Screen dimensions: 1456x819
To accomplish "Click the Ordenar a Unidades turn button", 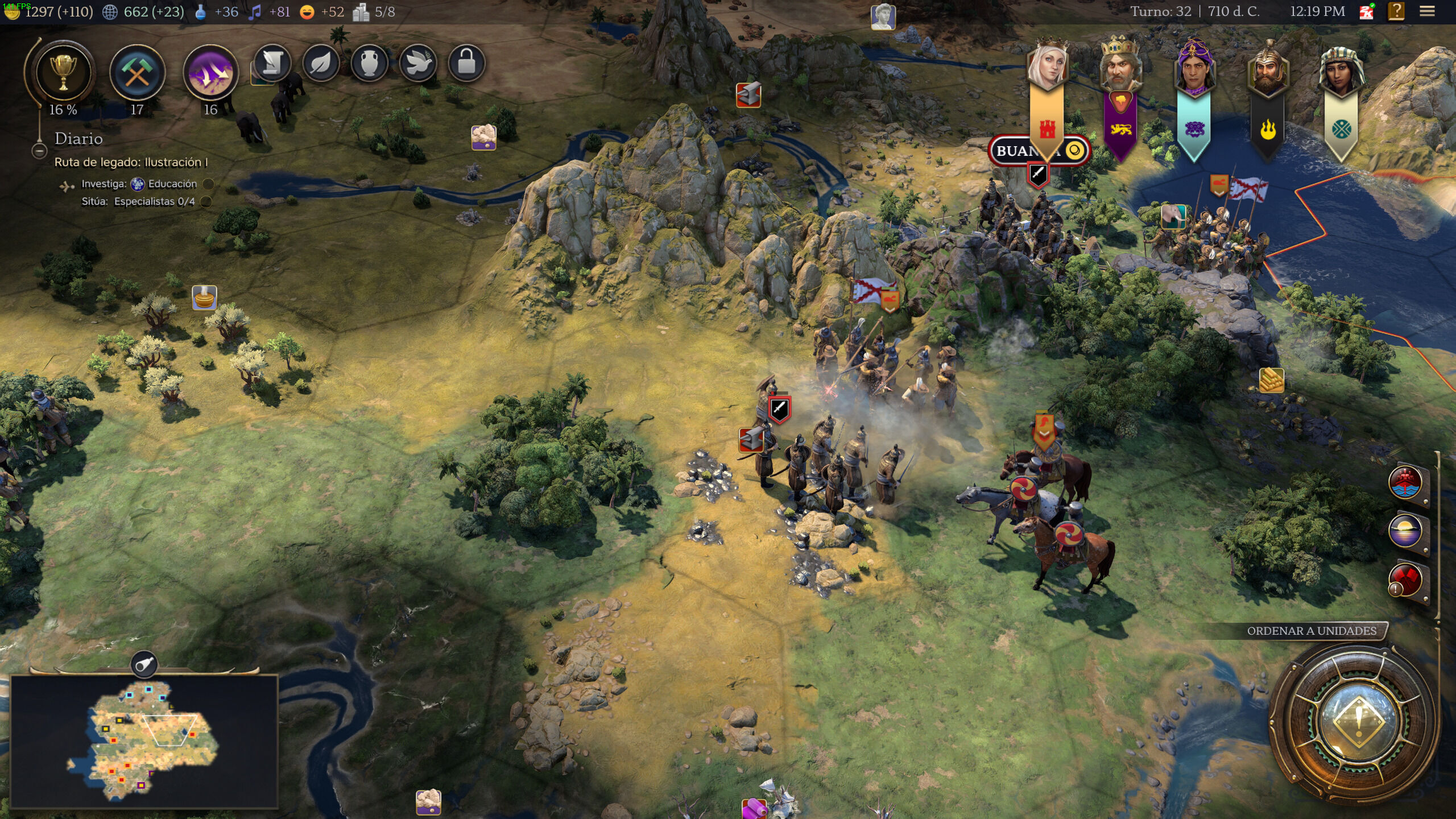I will coord(1358,723).
